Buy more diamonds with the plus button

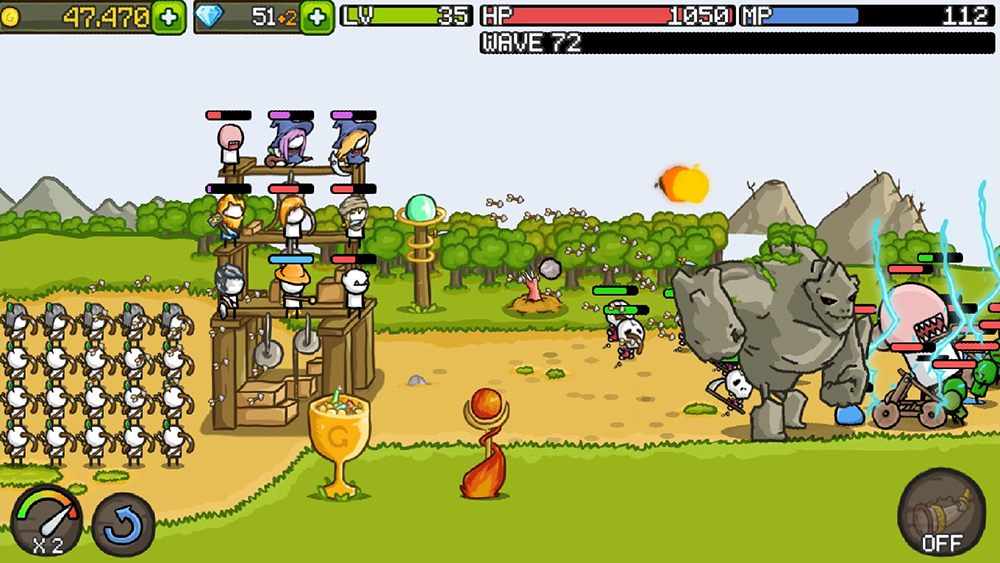[317, 17]
